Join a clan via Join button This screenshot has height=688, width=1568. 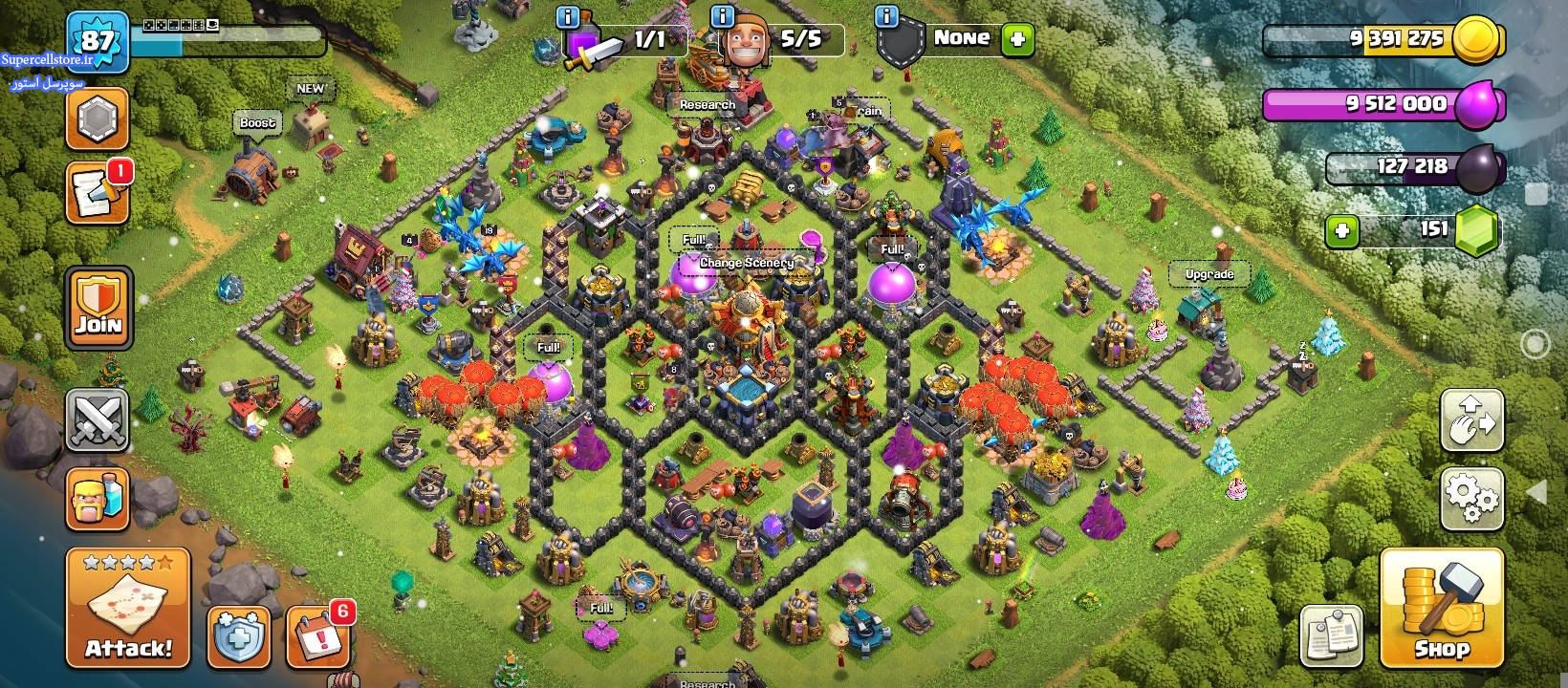pos(98,307)
